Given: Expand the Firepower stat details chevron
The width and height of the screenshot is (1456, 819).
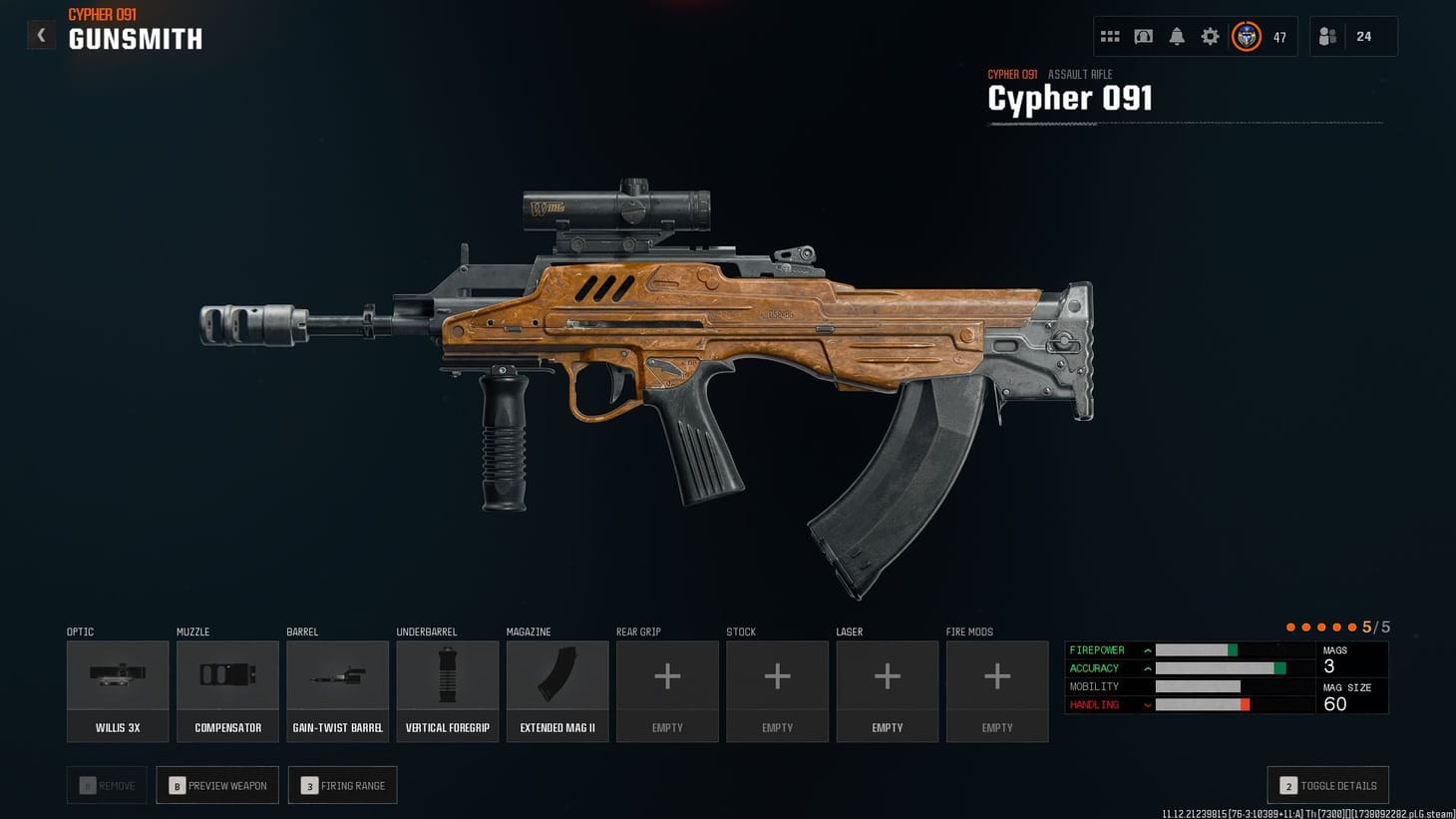Looking at the screenshot, I should click(x=1149, y=649).
